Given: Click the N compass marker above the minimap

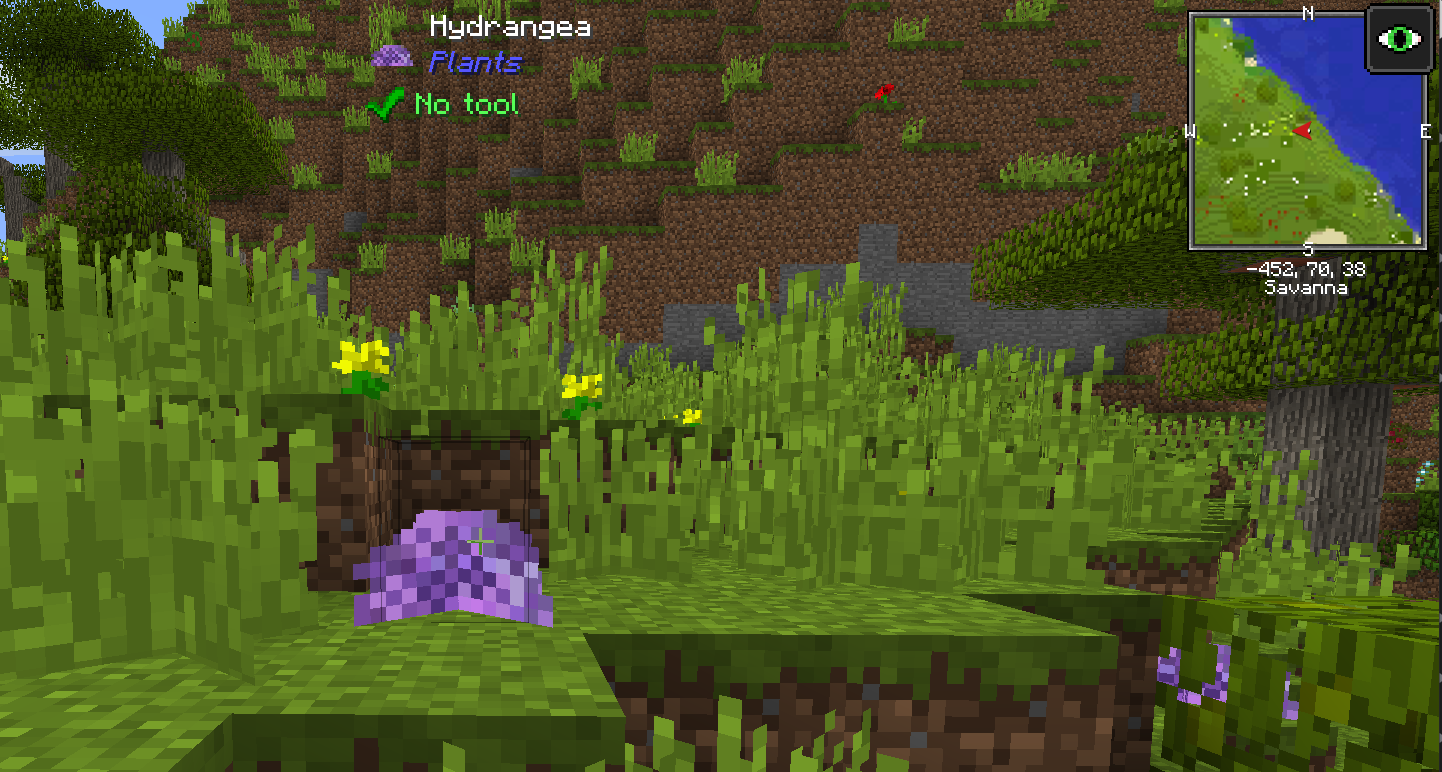Looking at the screenshot, I should (x=1307, y=13).
